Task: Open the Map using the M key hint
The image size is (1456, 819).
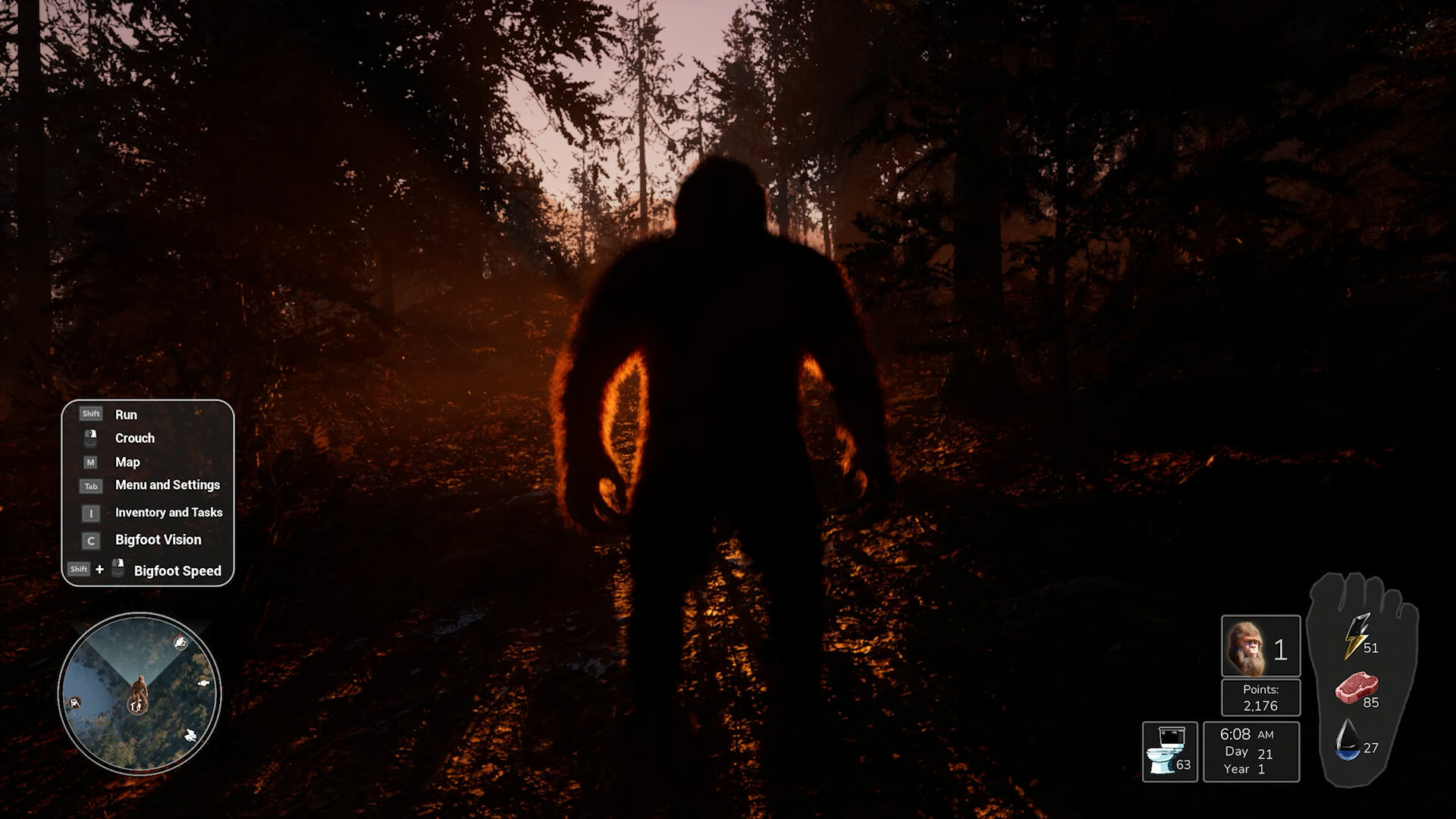Action: click(127, 462)
